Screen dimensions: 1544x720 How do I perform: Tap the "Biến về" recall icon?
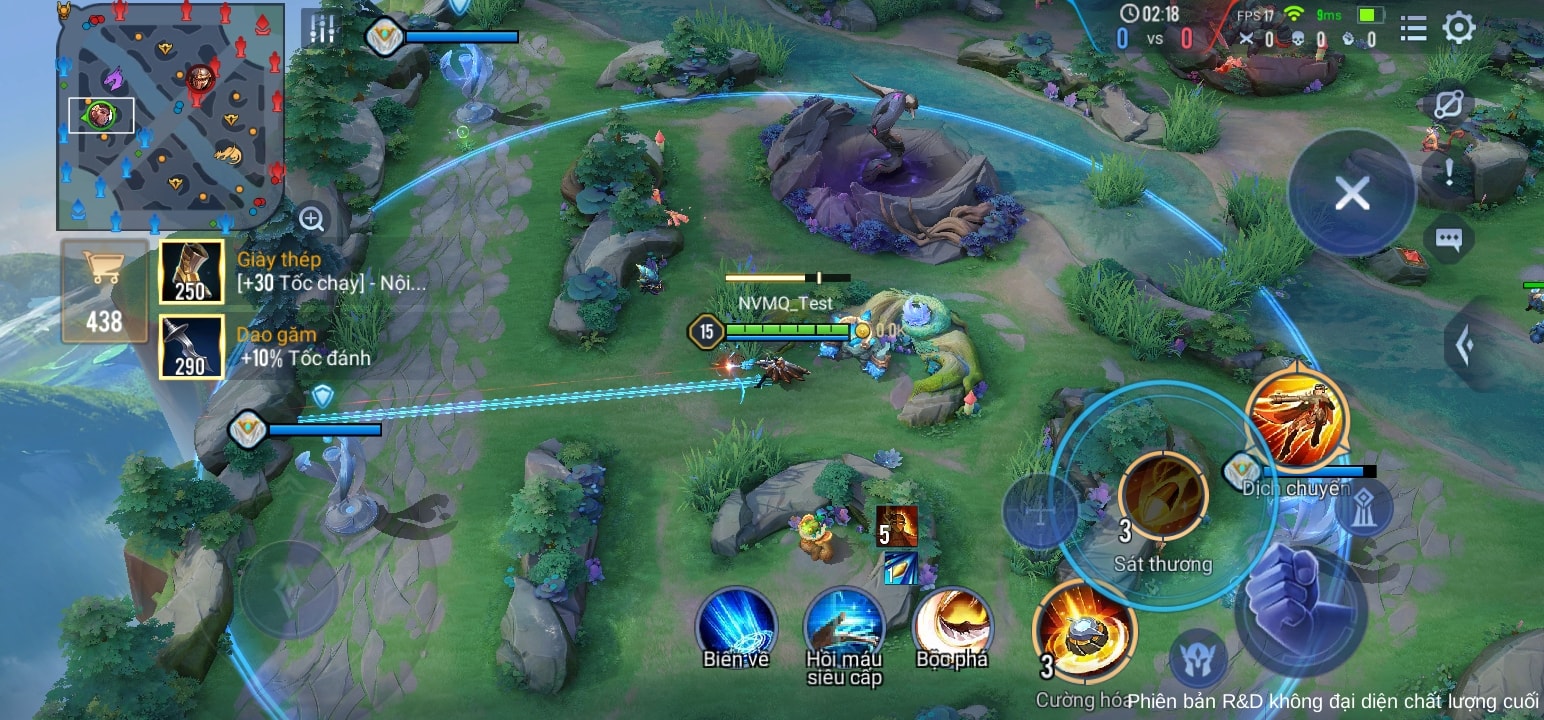pyautogui.click(x=733, y=625)
